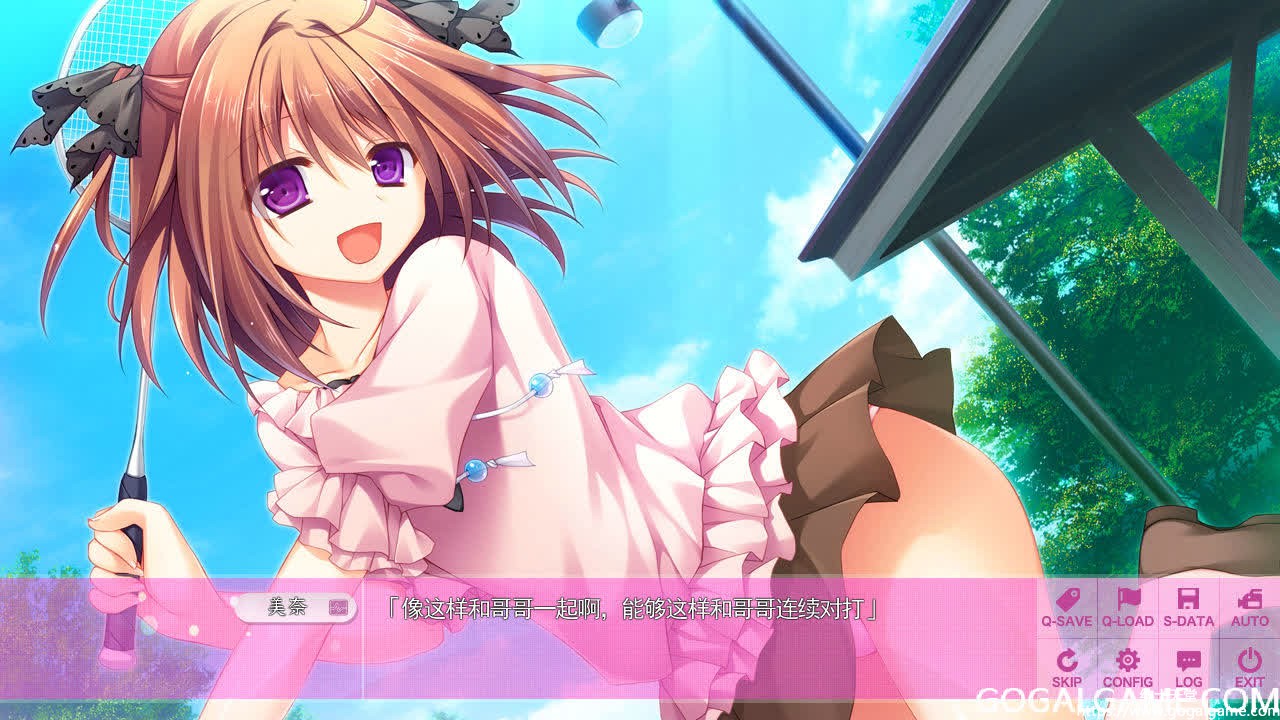The height and width of the screenshot is (720, 1280).
Task: Turn on AUTO text advance
Action: (x=1249, y=607)
